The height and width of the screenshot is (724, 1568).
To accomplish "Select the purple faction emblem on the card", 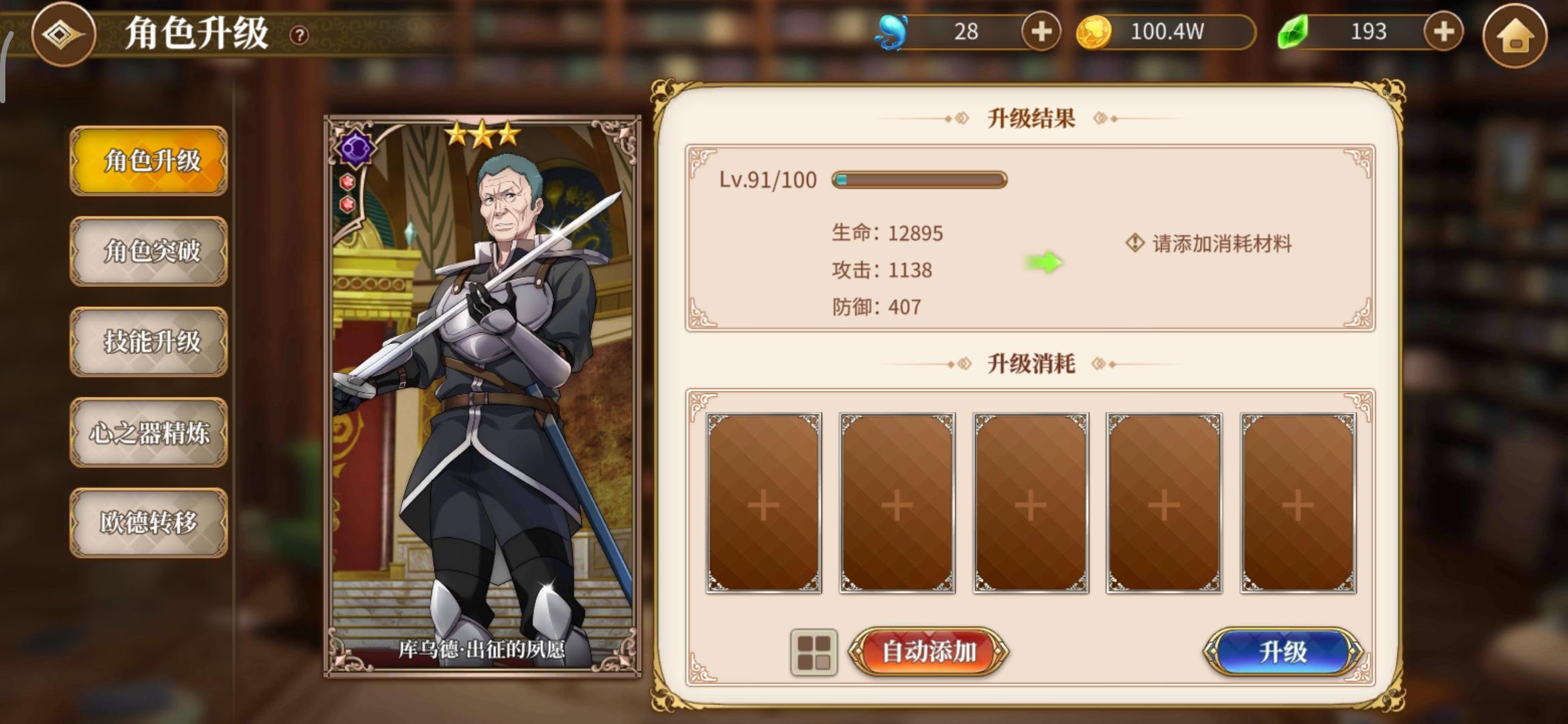I will (356, 149).
